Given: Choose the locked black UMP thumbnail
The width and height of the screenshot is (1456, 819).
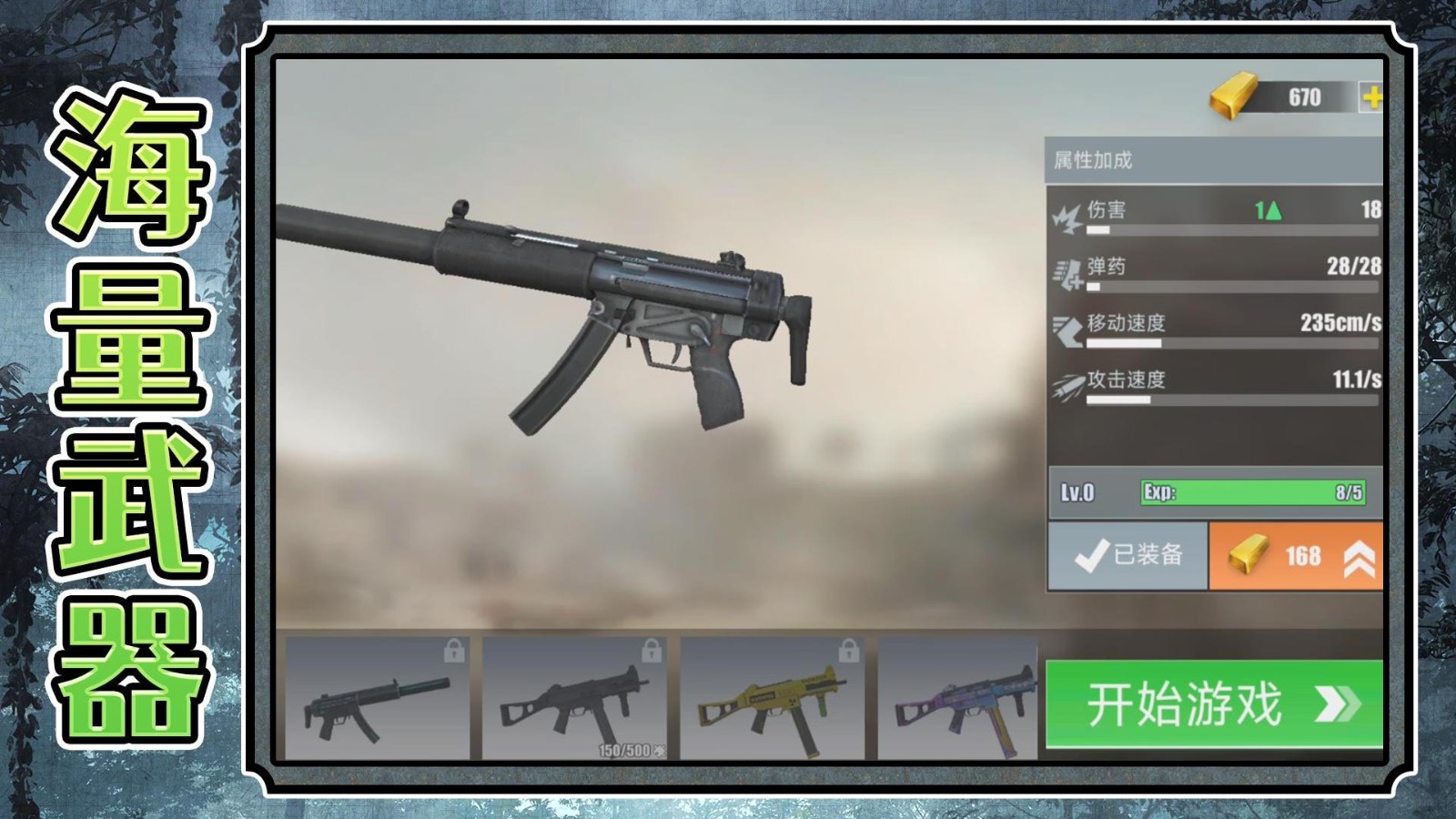Looking at the screenshot, I should (574, 699).
